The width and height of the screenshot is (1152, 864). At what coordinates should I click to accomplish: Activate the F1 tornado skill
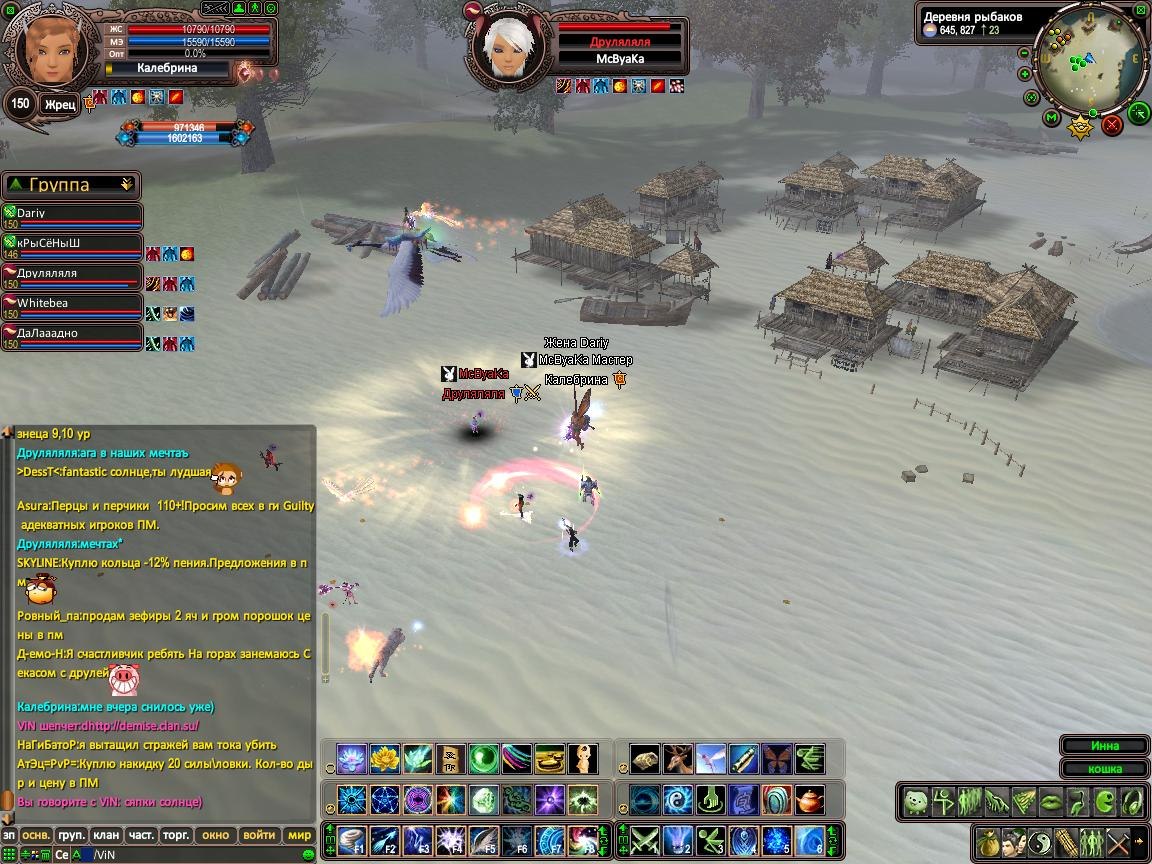pyautogui.click(x=352, y=840)
